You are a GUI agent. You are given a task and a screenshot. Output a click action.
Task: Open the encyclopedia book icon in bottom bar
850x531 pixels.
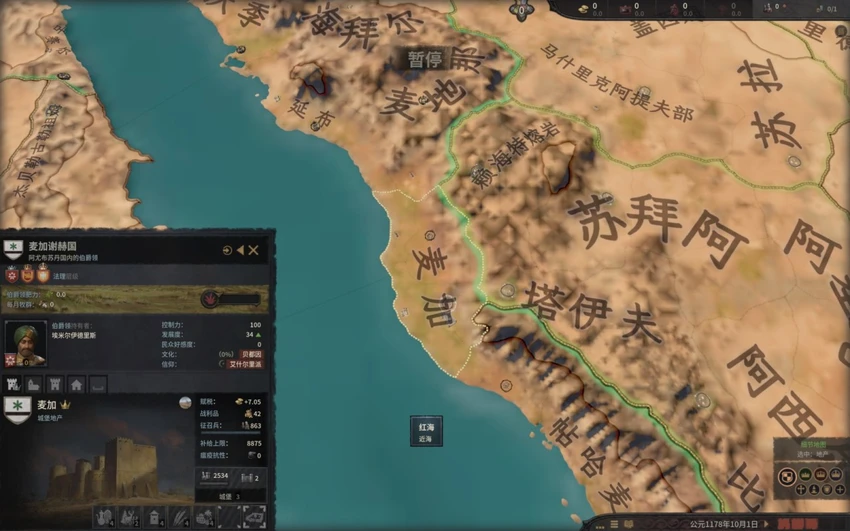628,523
